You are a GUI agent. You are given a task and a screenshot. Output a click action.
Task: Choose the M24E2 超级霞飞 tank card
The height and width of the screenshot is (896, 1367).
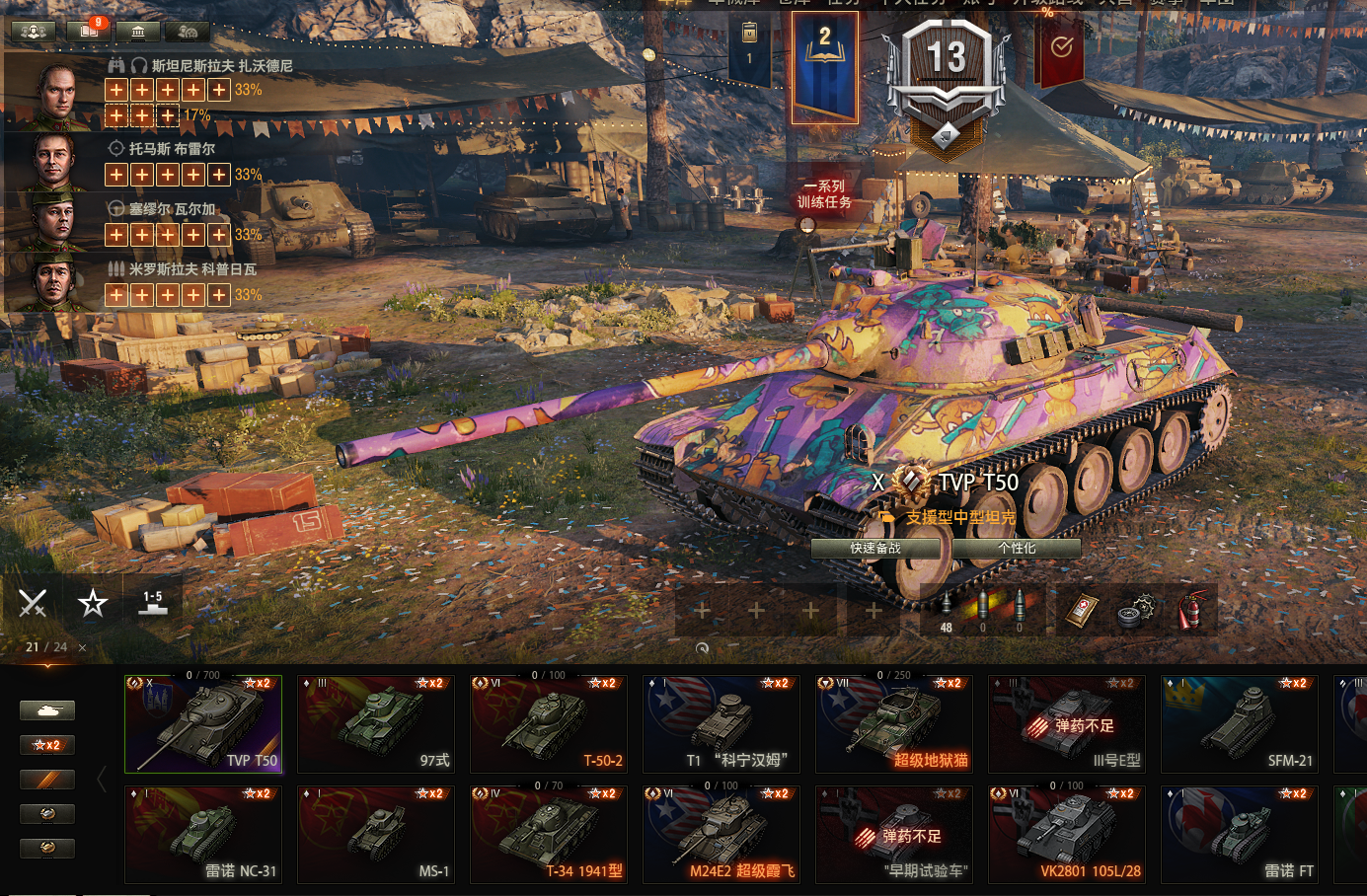[721, 835]
